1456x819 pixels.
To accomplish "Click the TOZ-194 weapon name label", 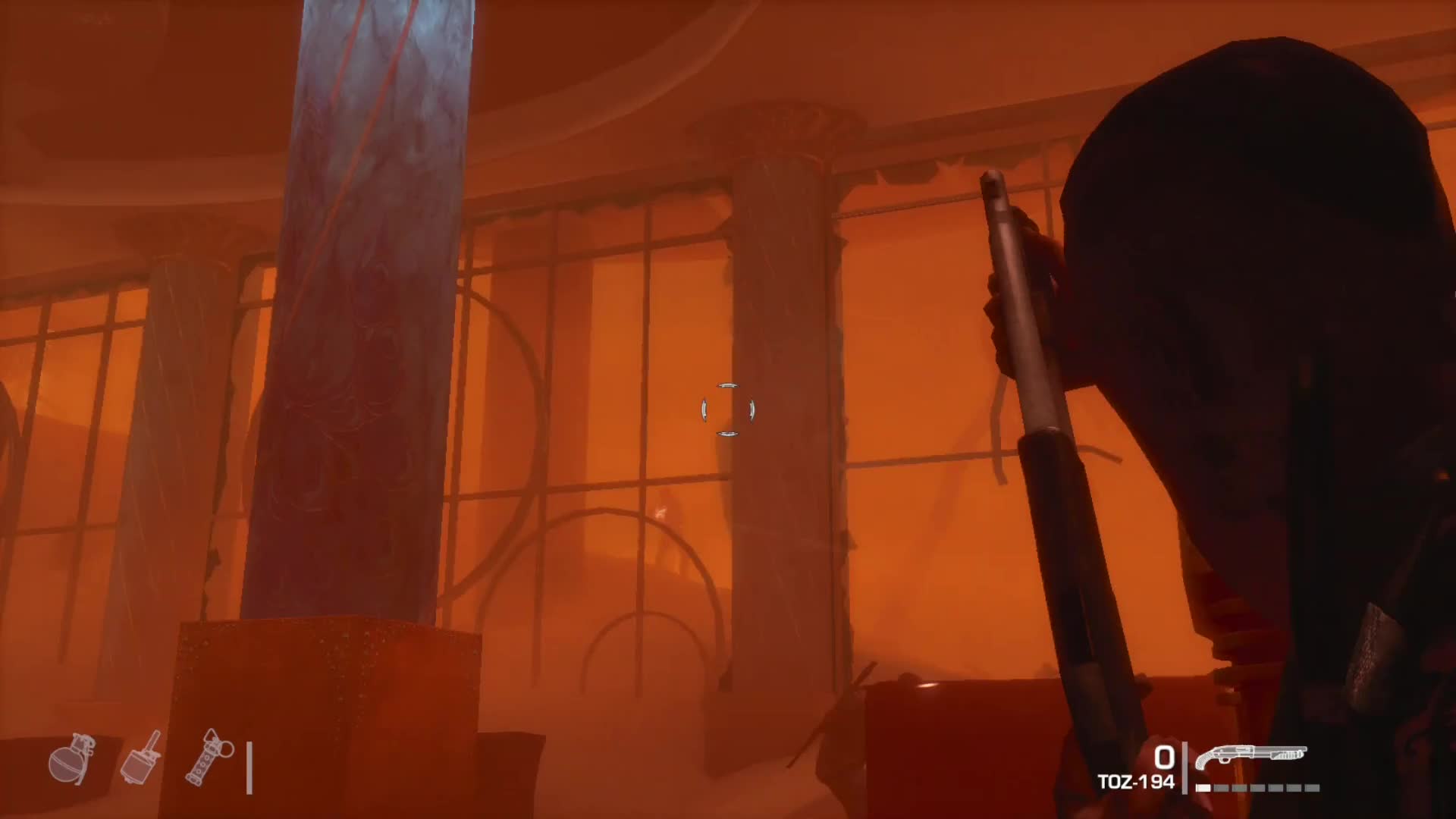I will pyautogui.click(x=1137, y=780).
